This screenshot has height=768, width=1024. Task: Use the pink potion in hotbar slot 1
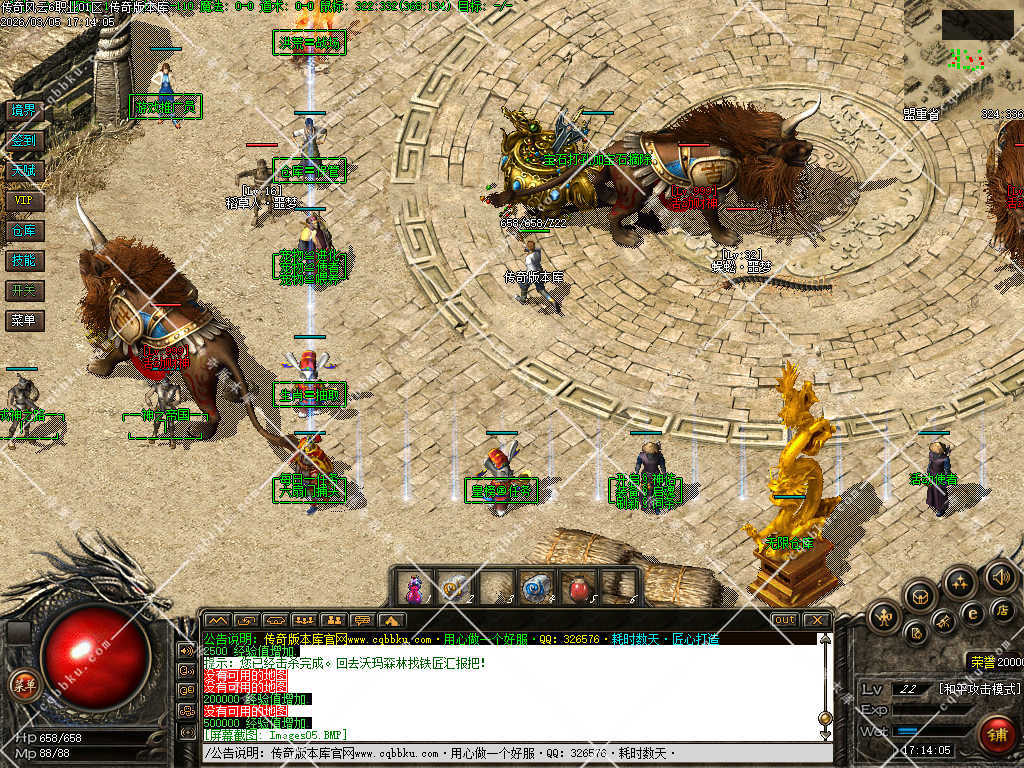[x=415, y=586]
